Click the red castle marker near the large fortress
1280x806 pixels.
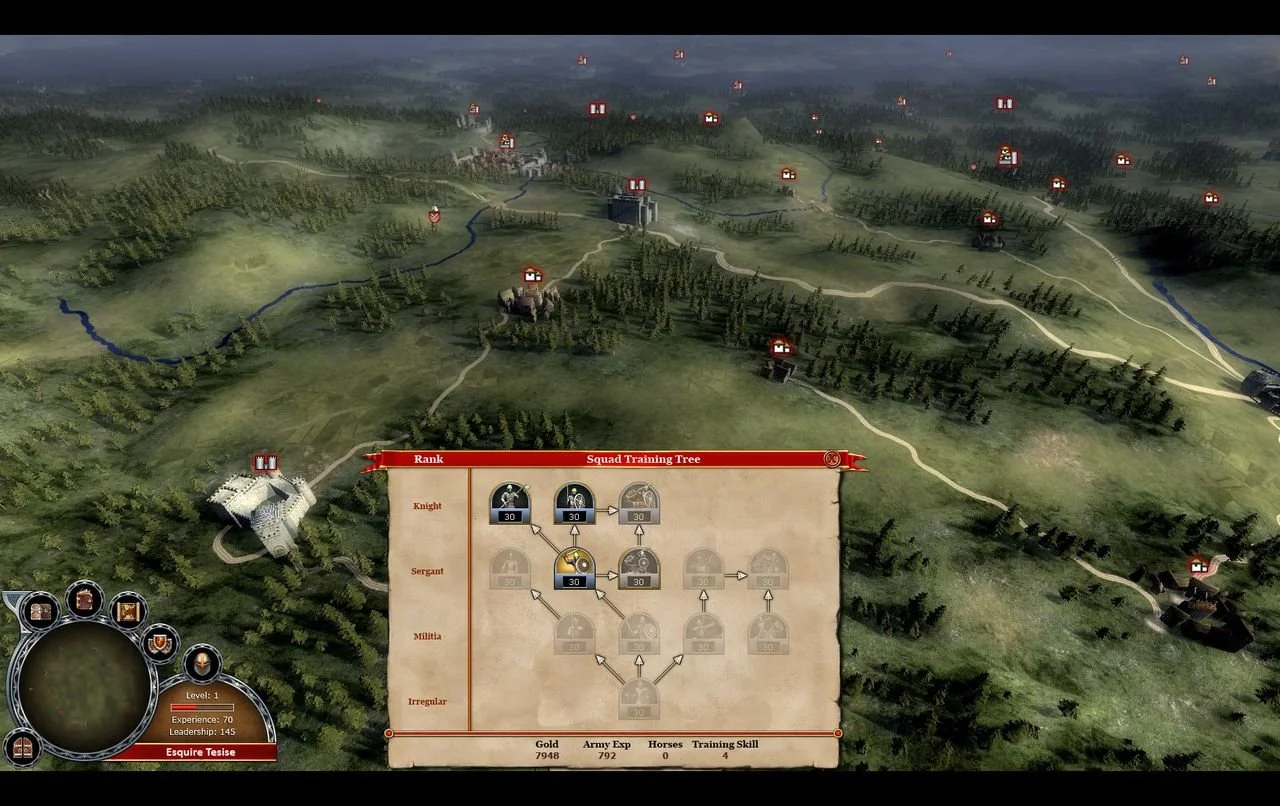267,462
